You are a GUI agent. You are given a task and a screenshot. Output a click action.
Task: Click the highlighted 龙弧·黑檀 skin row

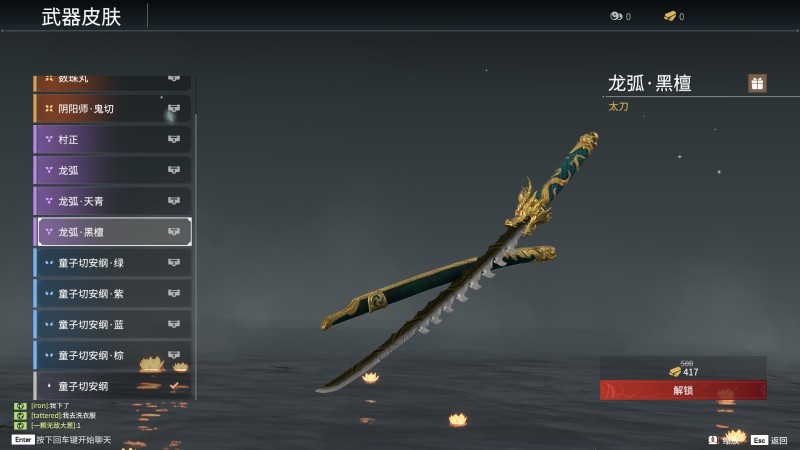coord(114,232)
